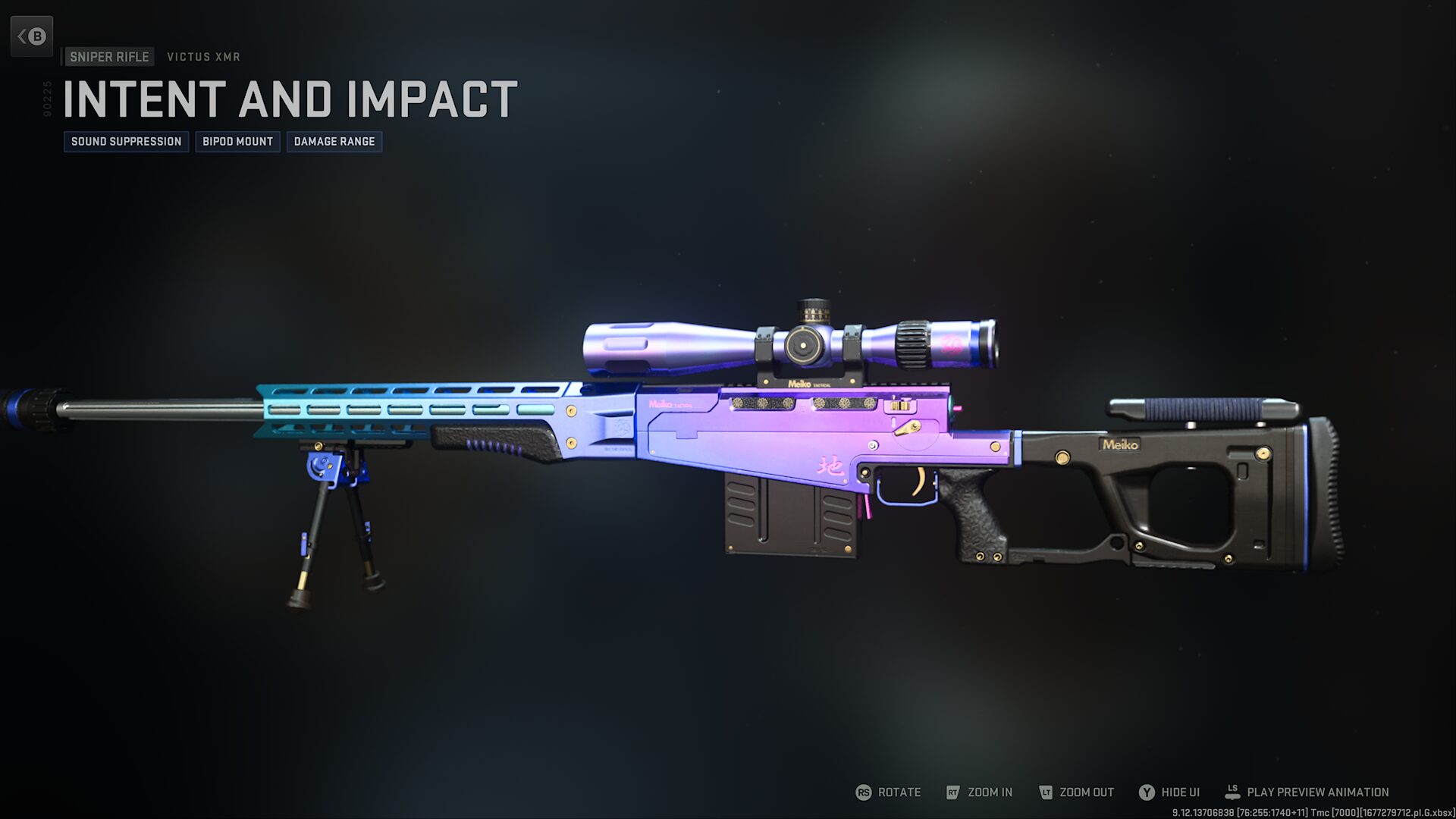Select the Damage Range attribute tag
The image size is (1456, 819).
point(334,142)
